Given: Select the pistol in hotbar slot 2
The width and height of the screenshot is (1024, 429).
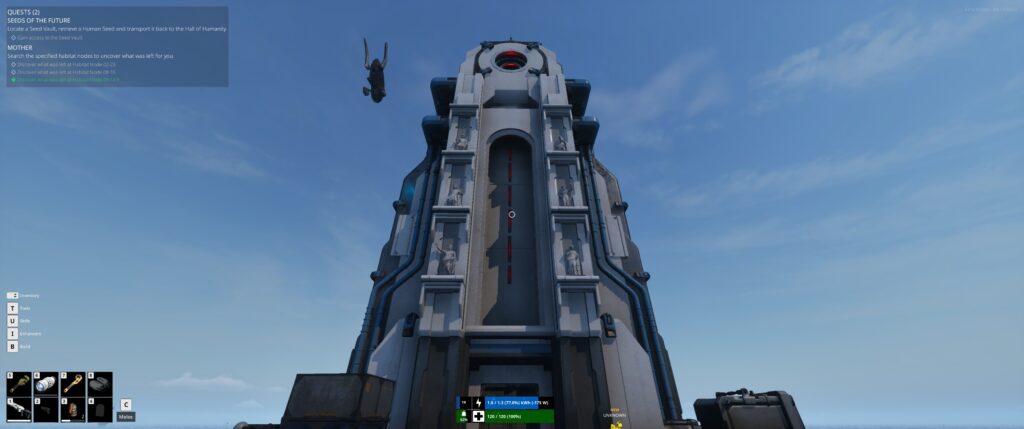Looking at the screenshot, I should [x=46, y=409].
